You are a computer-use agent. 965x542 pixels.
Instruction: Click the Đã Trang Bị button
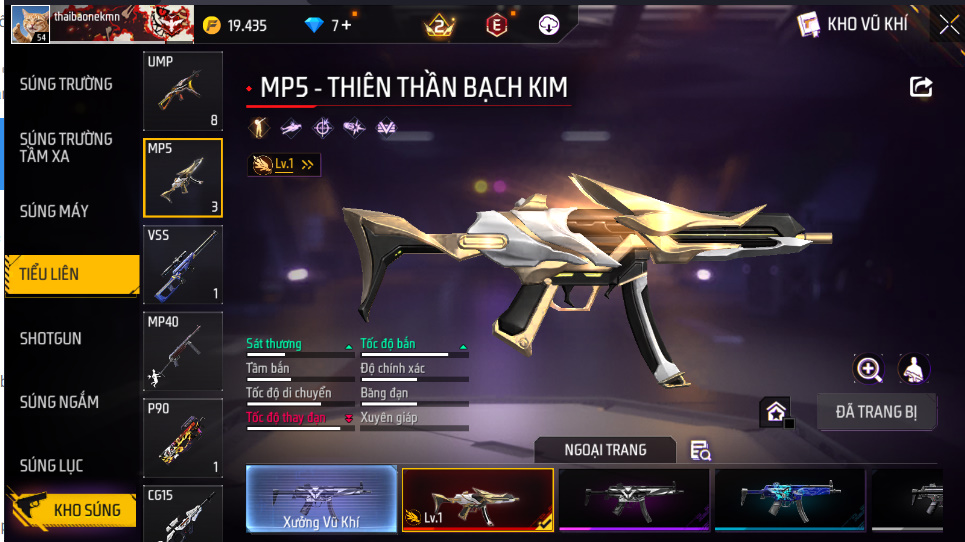click(x=876, y=411)
